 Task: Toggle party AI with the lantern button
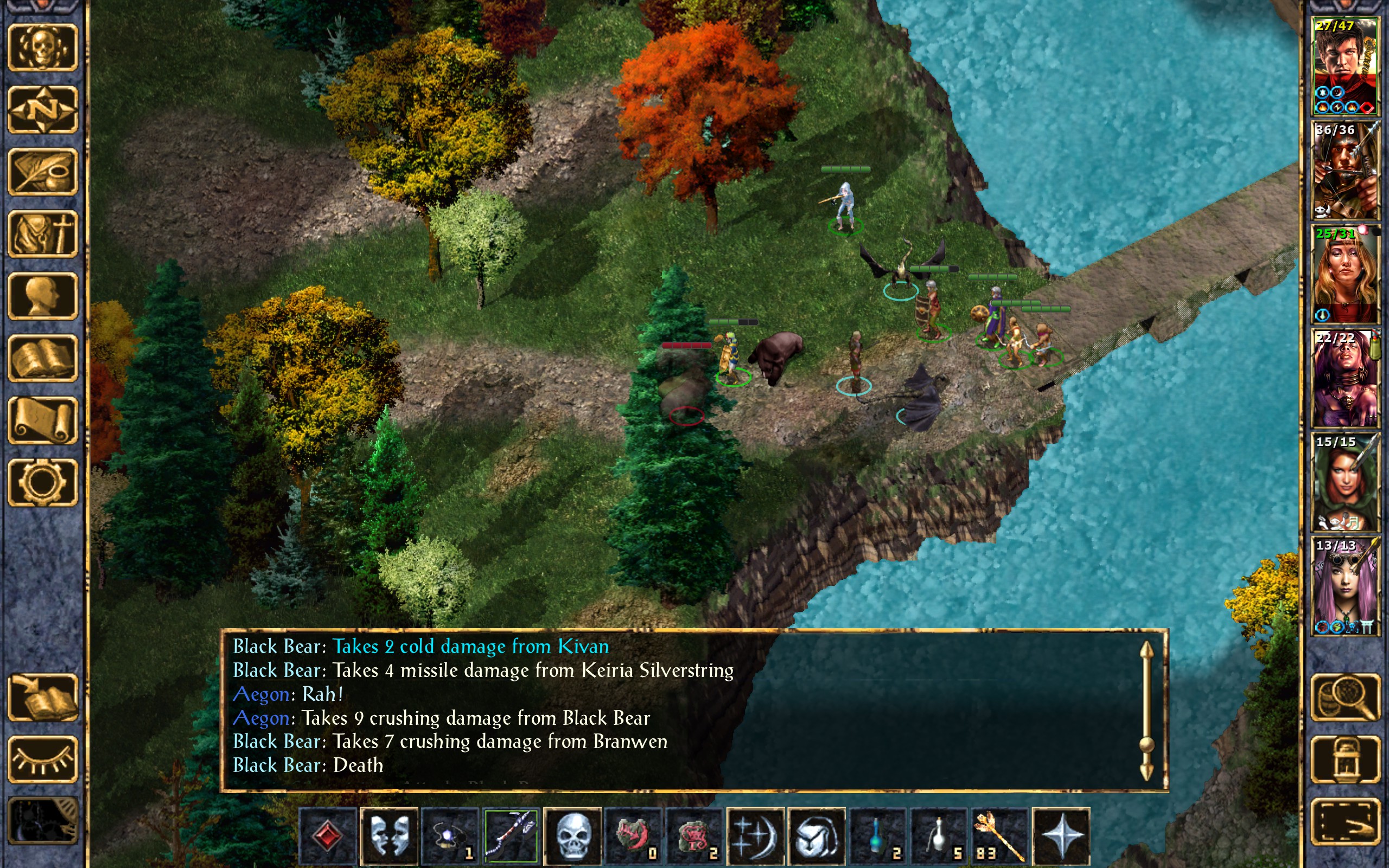[1346, 759]
